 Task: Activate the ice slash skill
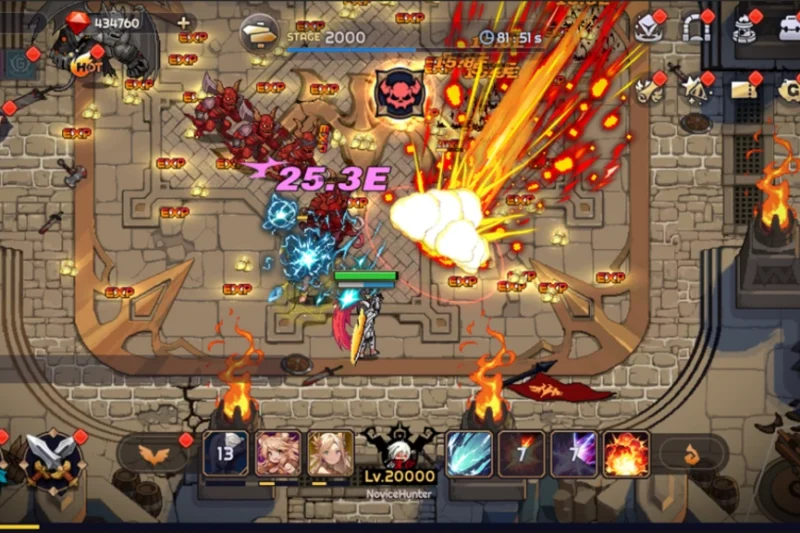coord(469,454)
